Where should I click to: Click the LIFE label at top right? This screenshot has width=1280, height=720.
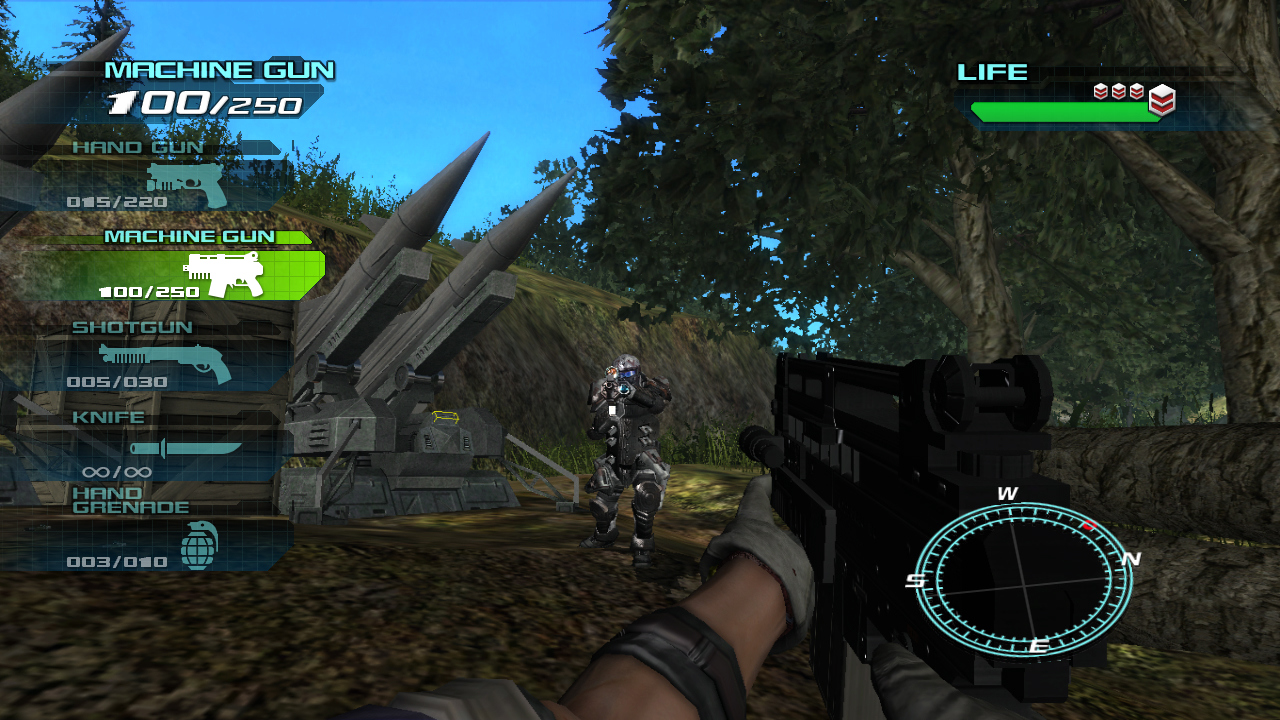coord(992,72)
